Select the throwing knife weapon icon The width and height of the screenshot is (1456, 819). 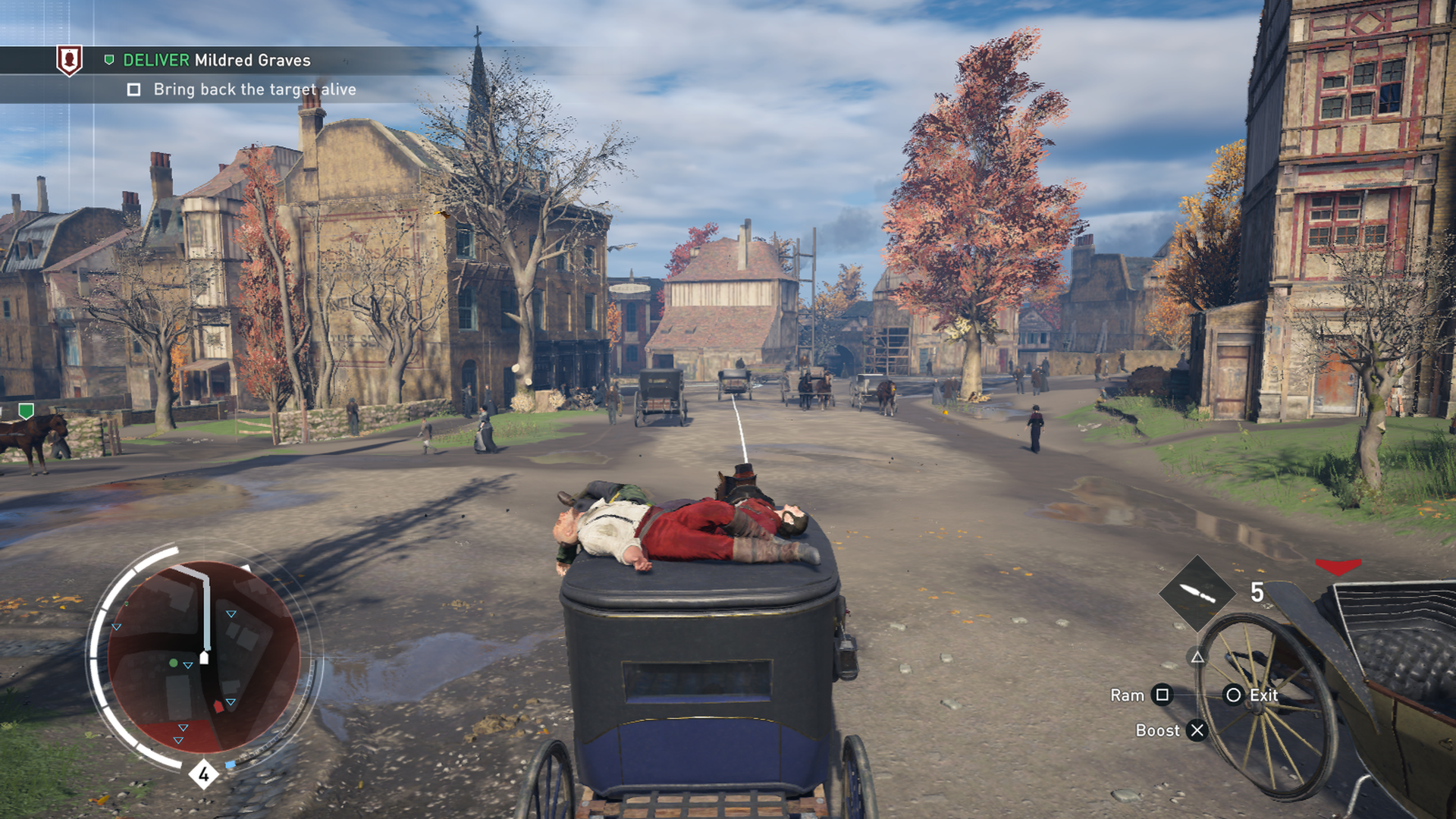(1197, 594)
